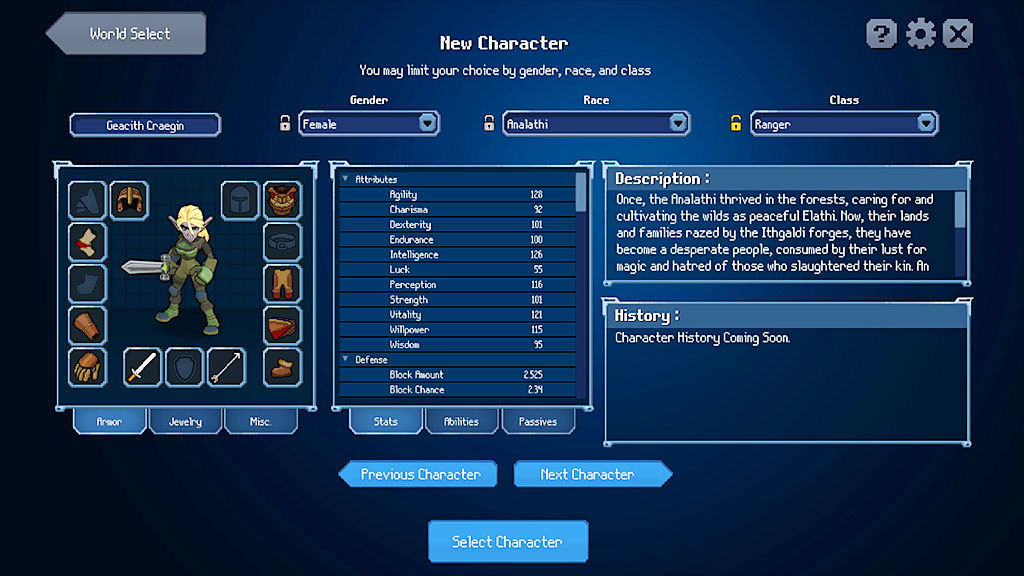
Task: View the Abilities tab
Action: (461, 422)
